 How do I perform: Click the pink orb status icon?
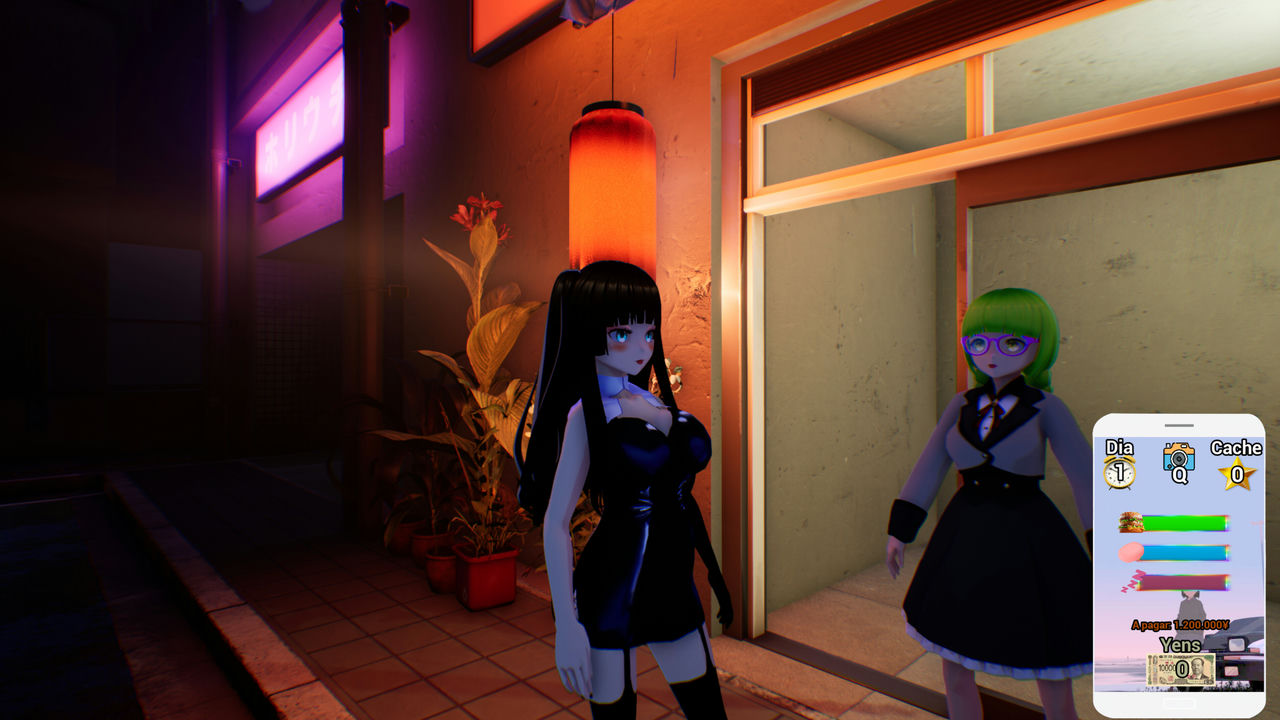1130,552
